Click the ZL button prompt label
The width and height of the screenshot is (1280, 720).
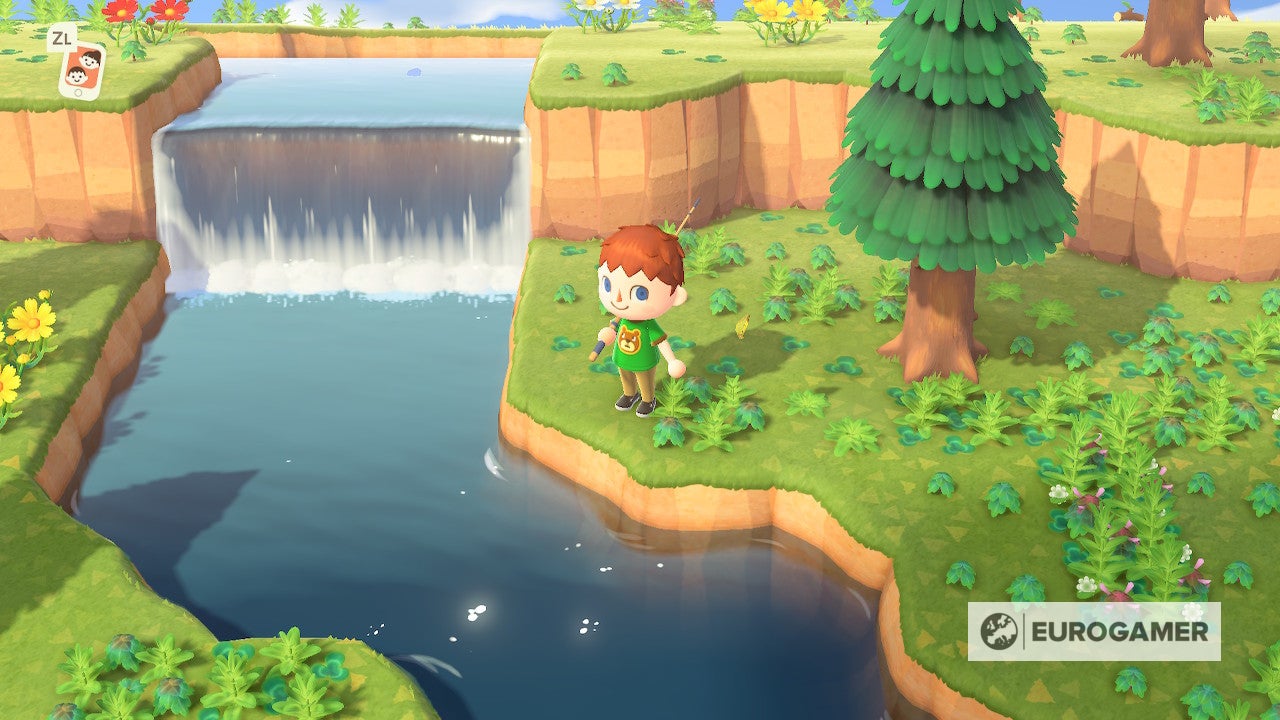62,38
